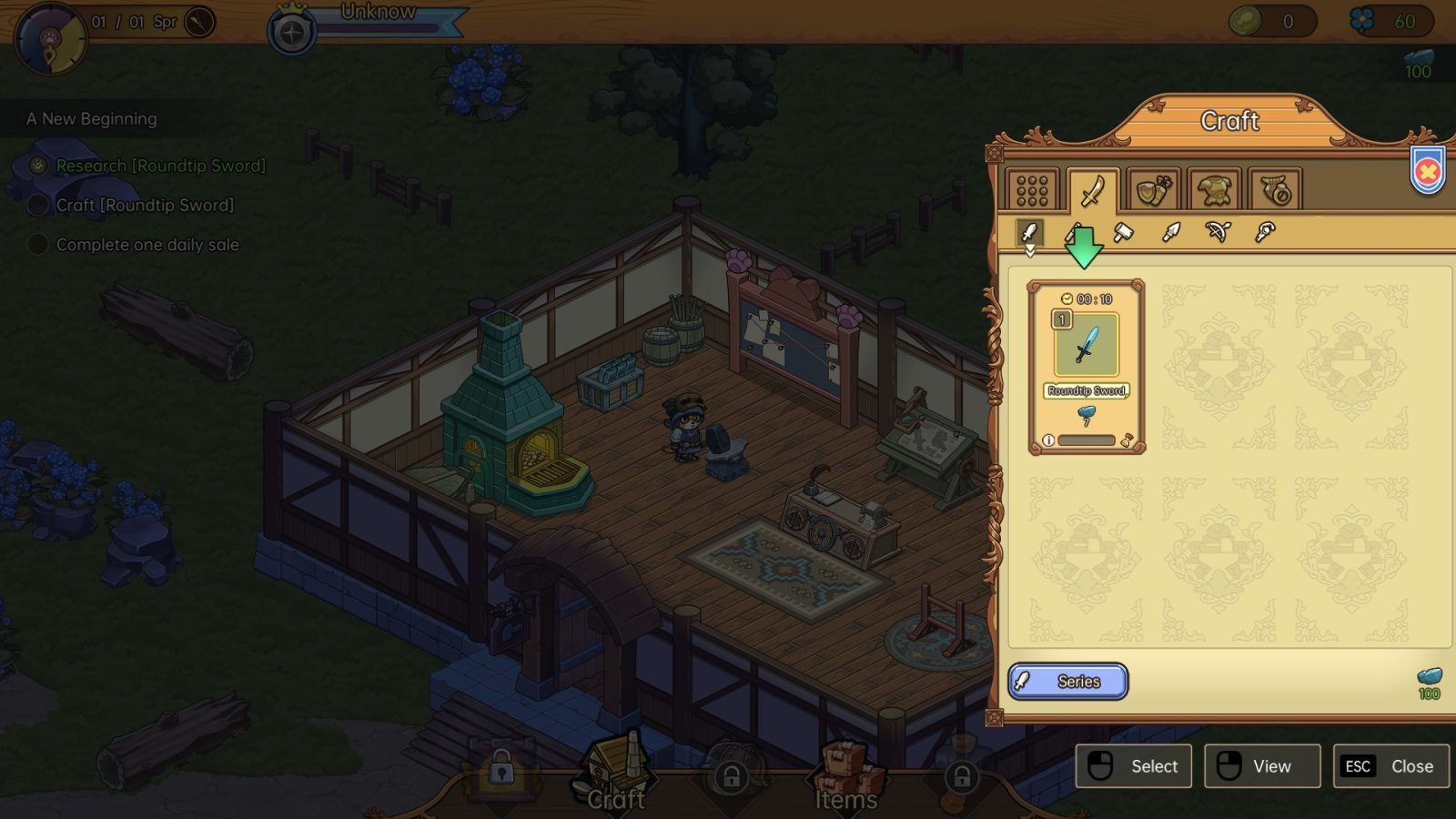Open the Series dropdown button
Image resolution: width=1456 pixels, height=819 pixels.
tap(1067, 682)
